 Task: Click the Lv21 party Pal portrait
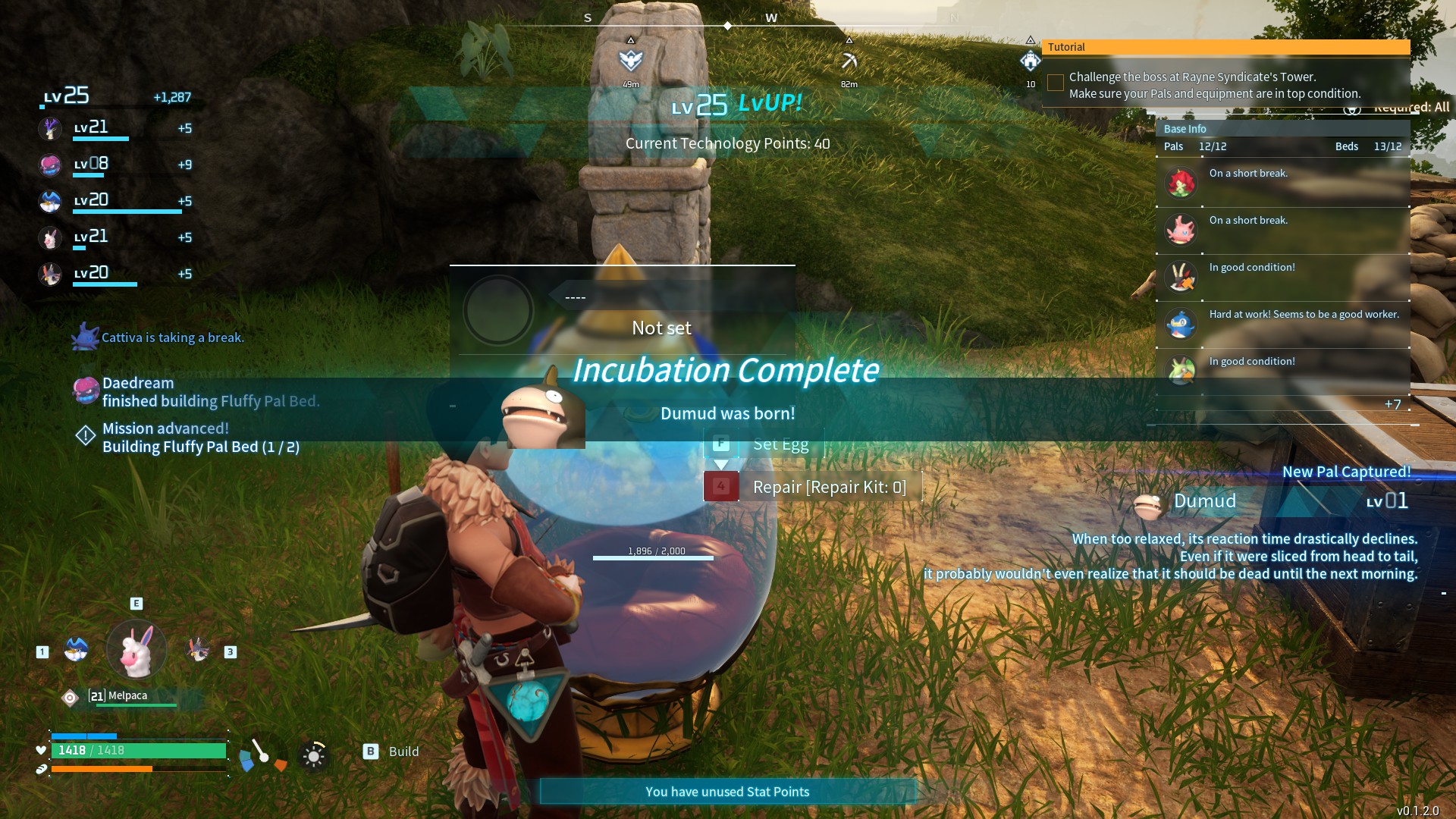[50, 129]
